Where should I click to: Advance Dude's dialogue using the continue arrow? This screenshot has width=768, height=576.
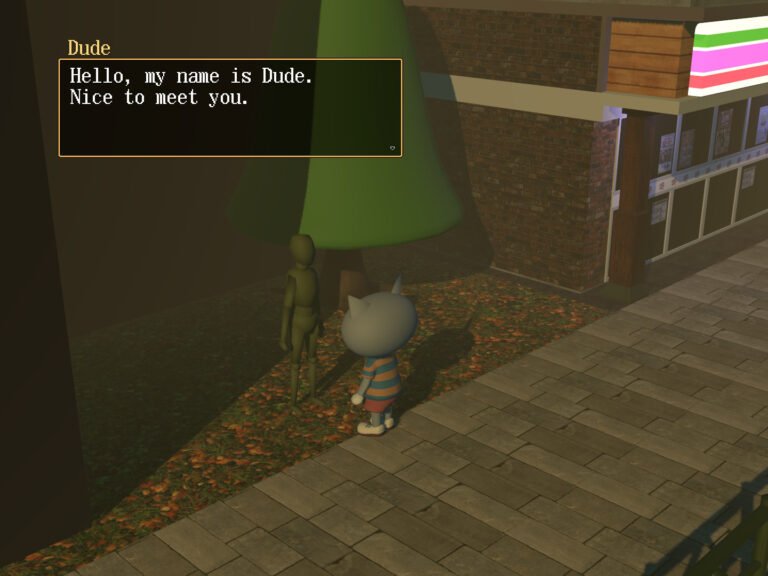click(x=392, y=148)
